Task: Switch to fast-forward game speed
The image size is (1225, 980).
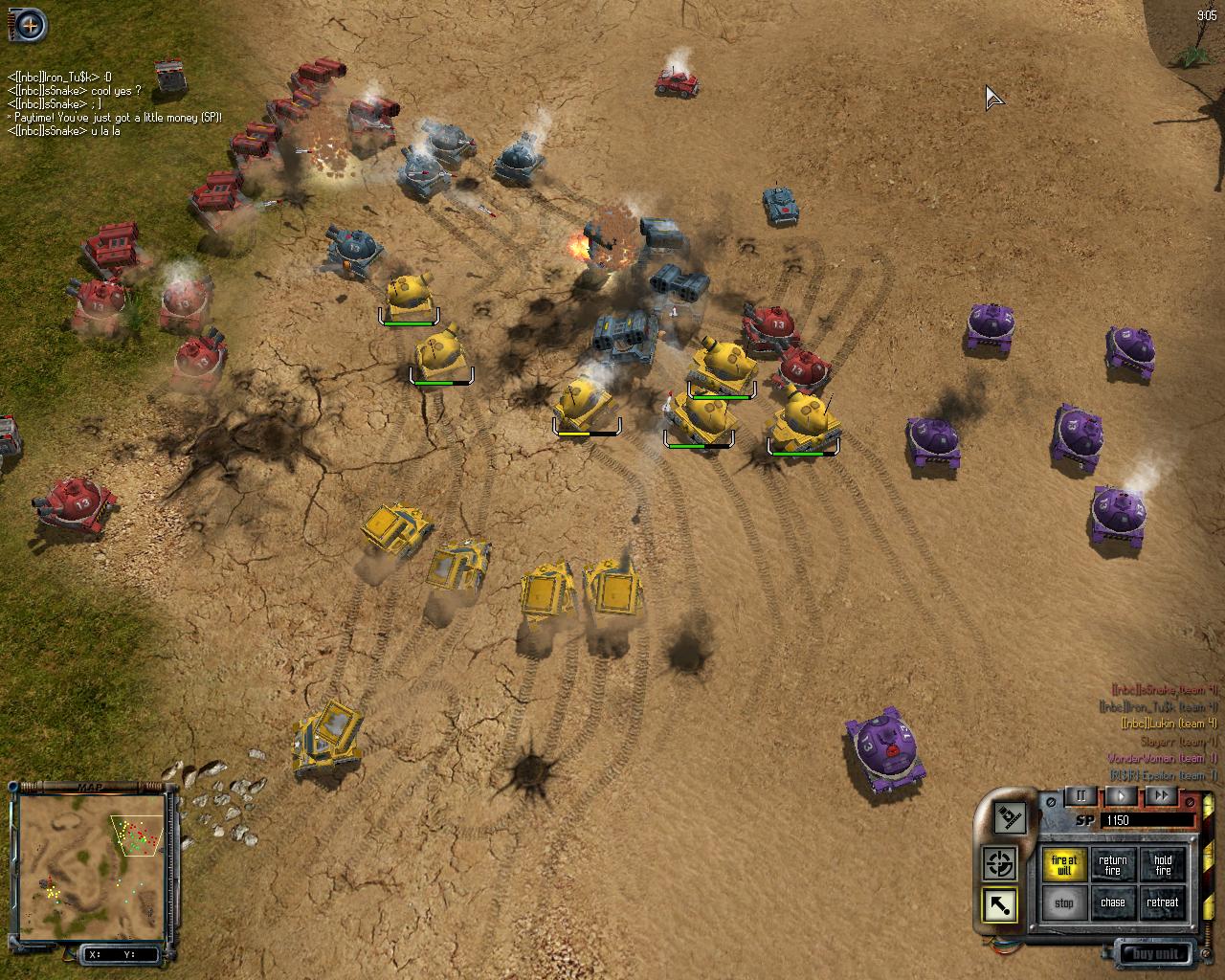Action: tap(1161, 796)
